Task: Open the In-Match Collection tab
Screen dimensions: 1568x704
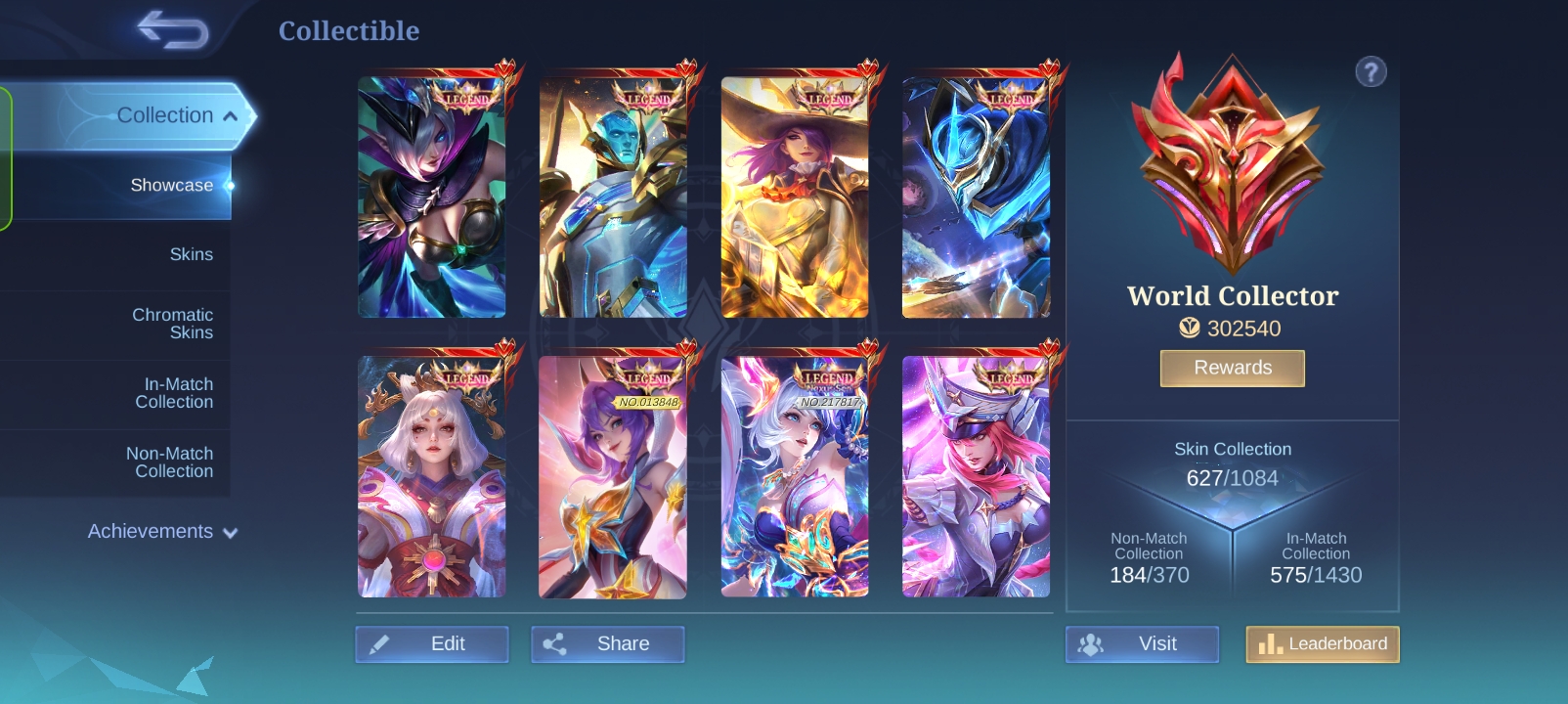Action: (x=174, y=393)
